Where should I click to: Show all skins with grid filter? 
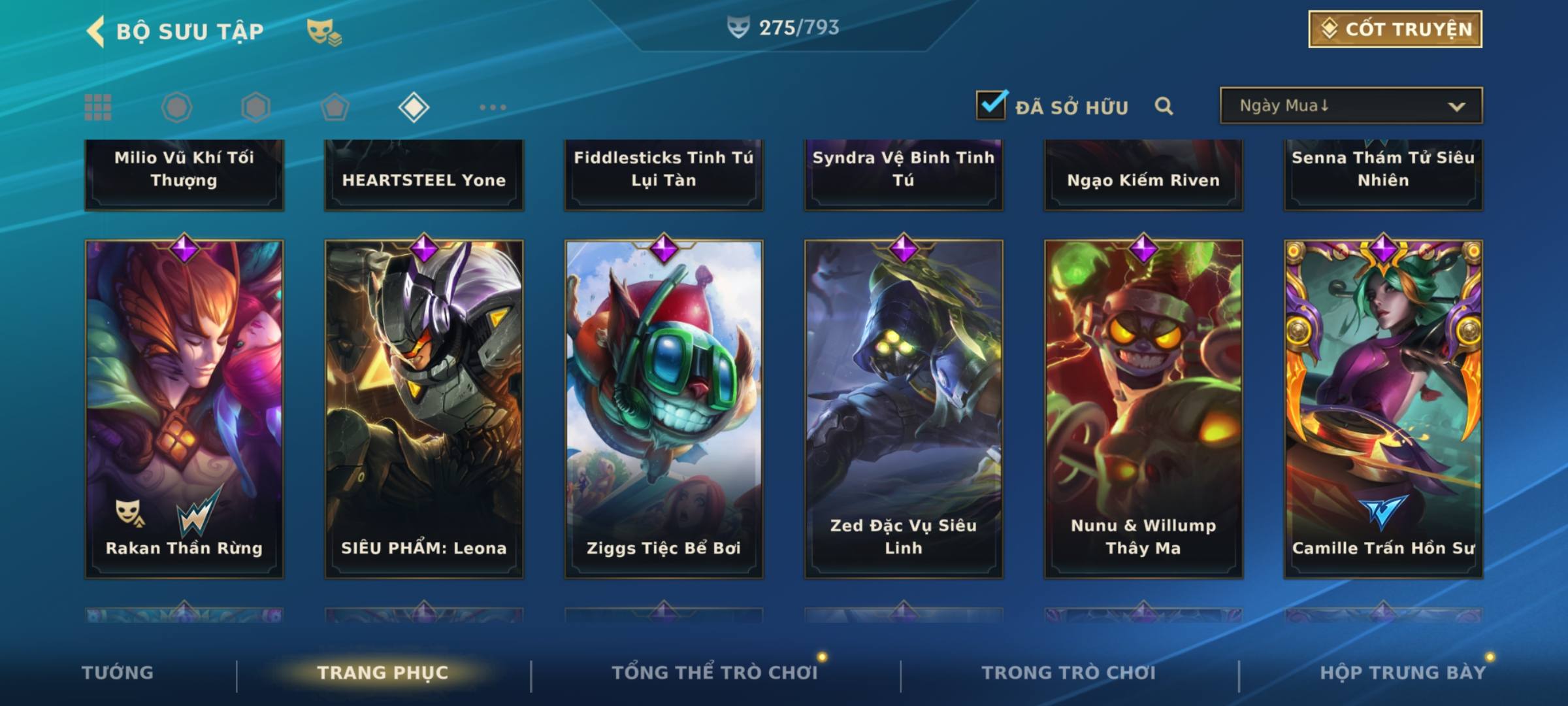point(98,107)
